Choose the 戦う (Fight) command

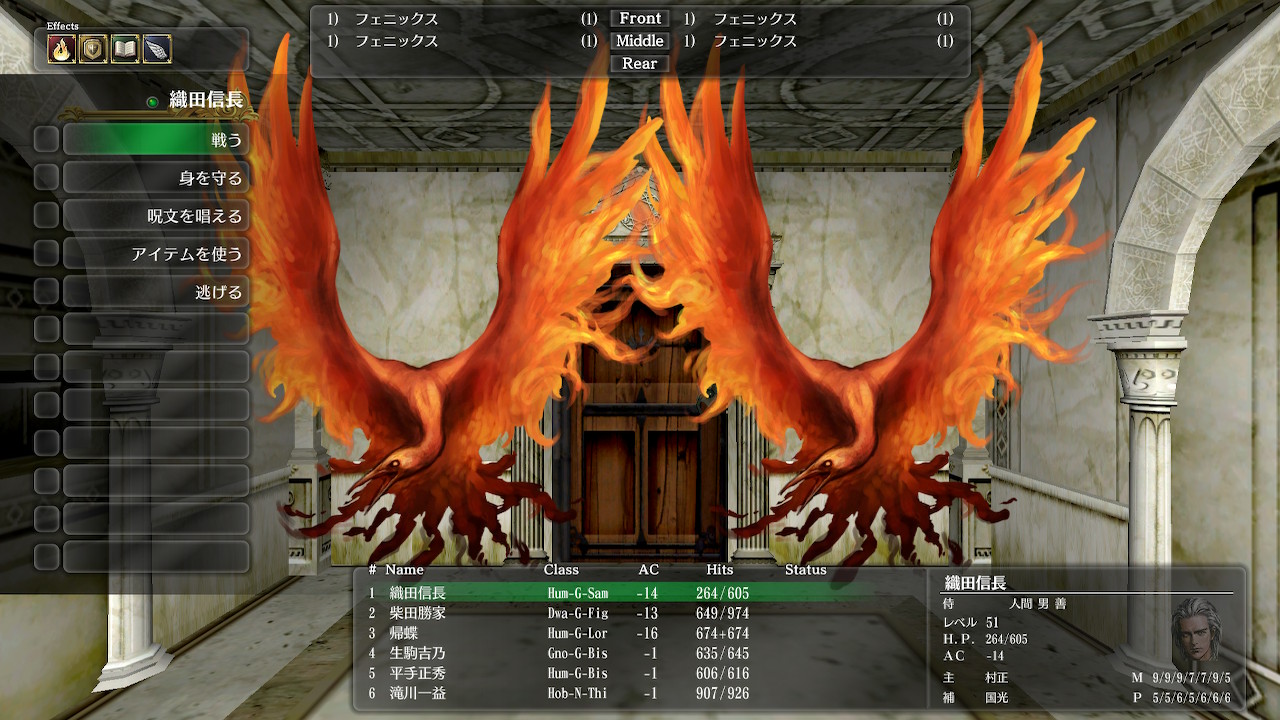[156, 139]
